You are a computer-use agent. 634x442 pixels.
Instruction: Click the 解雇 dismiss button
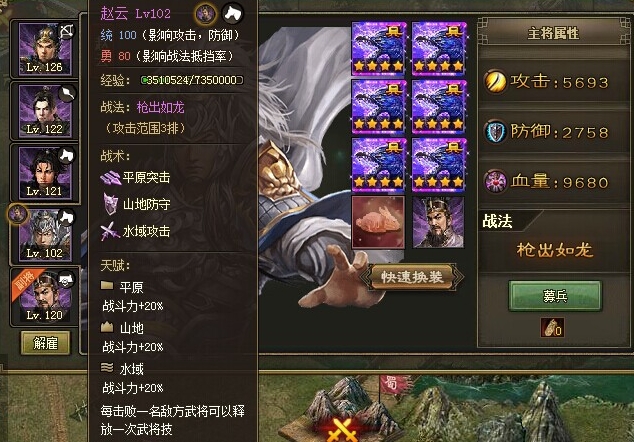click(x=45, y=343)
